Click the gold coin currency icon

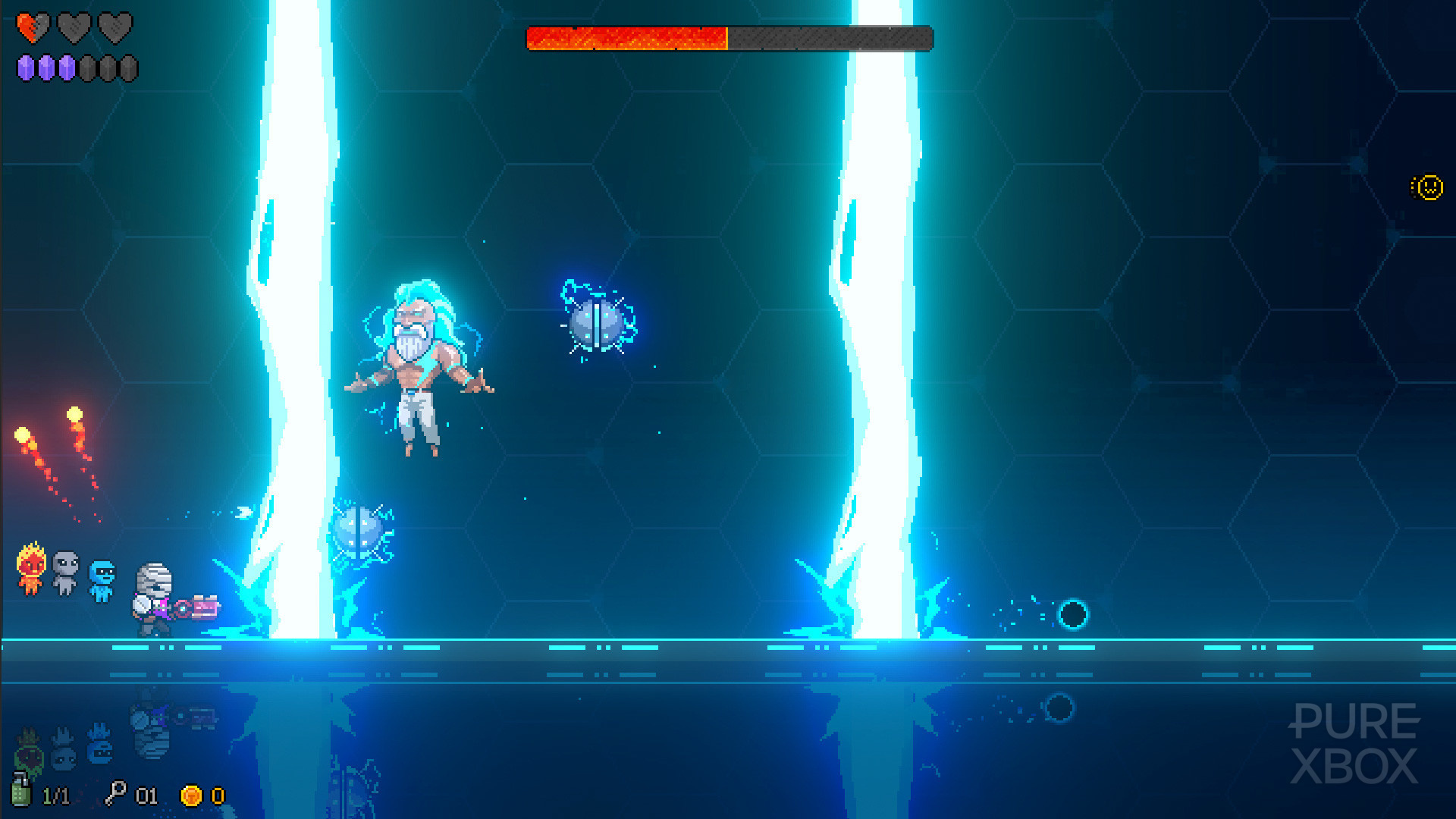tap(190, 795)
